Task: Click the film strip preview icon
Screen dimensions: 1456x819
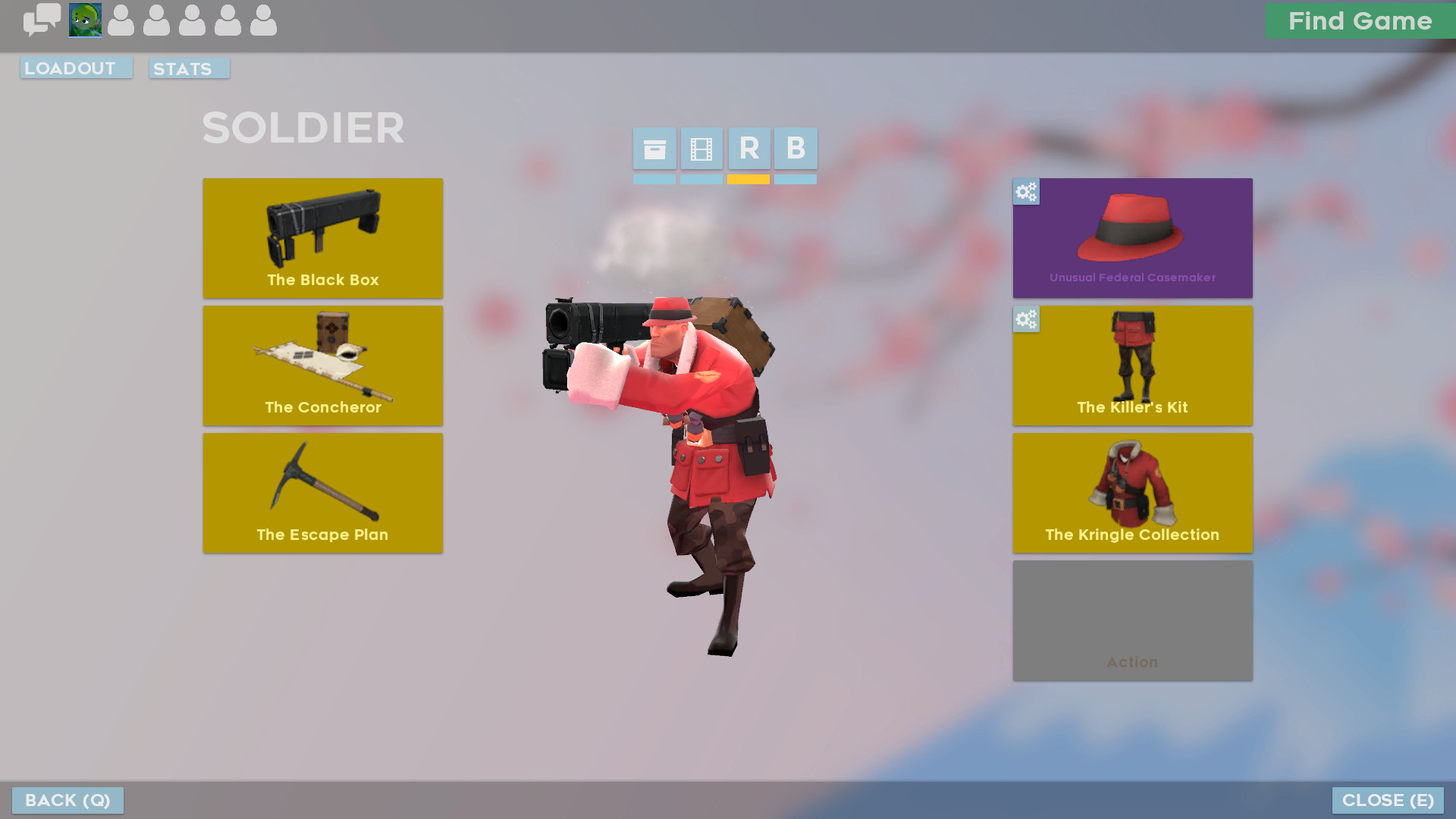Action: (701, 149)
